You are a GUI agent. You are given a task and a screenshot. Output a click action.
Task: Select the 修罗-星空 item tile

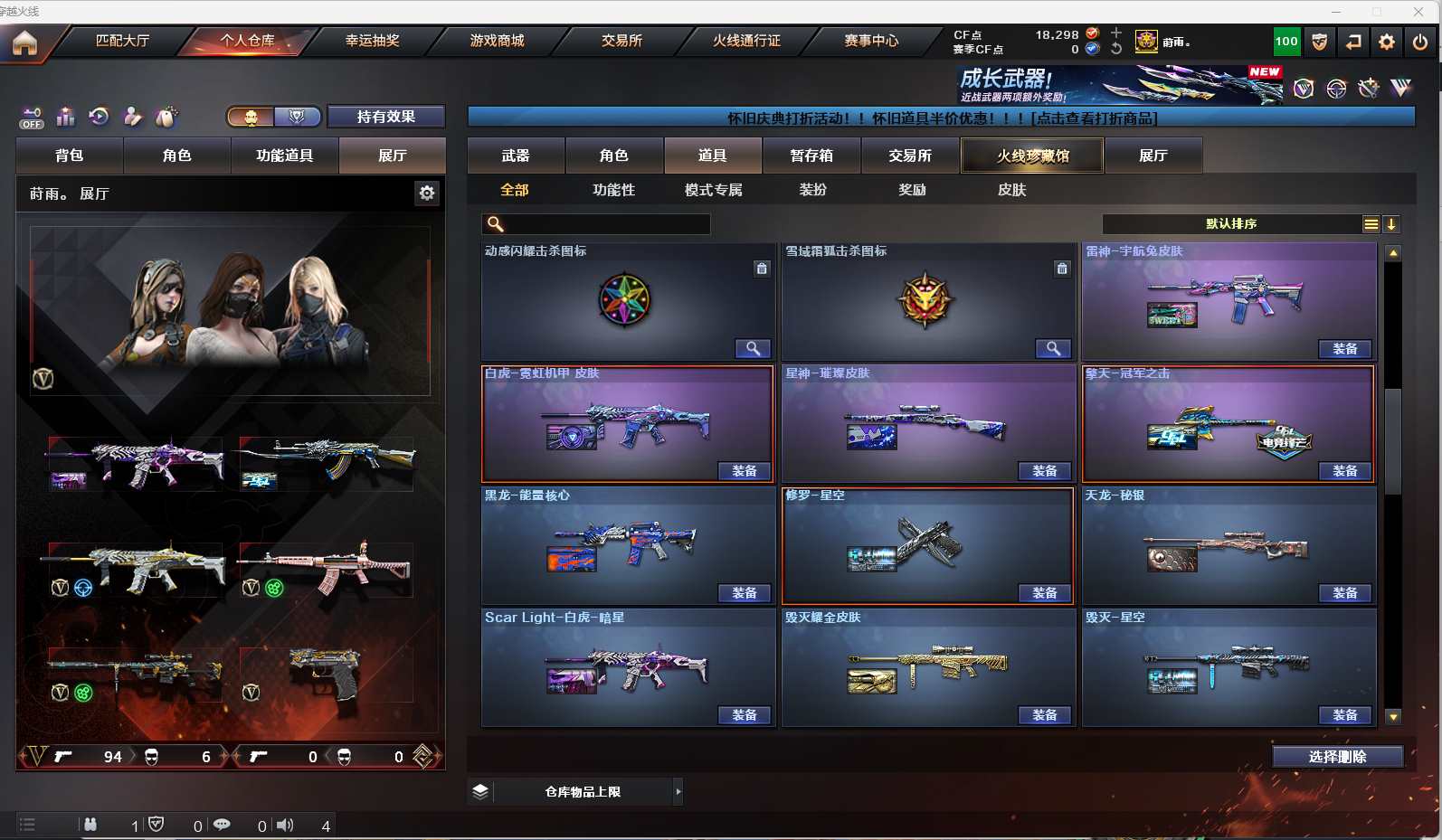(927, 543)
